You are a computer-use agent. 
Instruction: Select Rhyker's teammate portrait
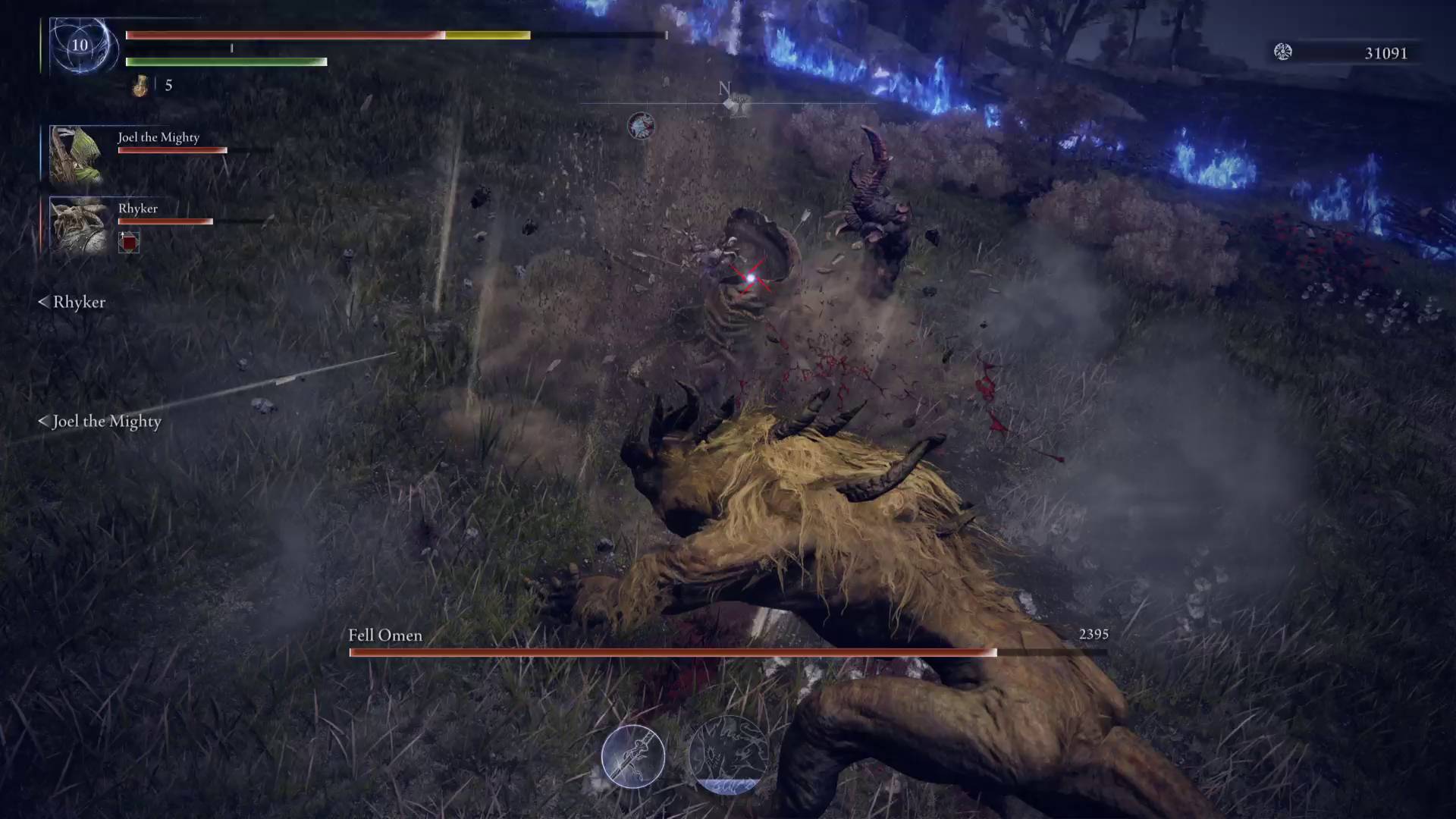click(76, 224)
